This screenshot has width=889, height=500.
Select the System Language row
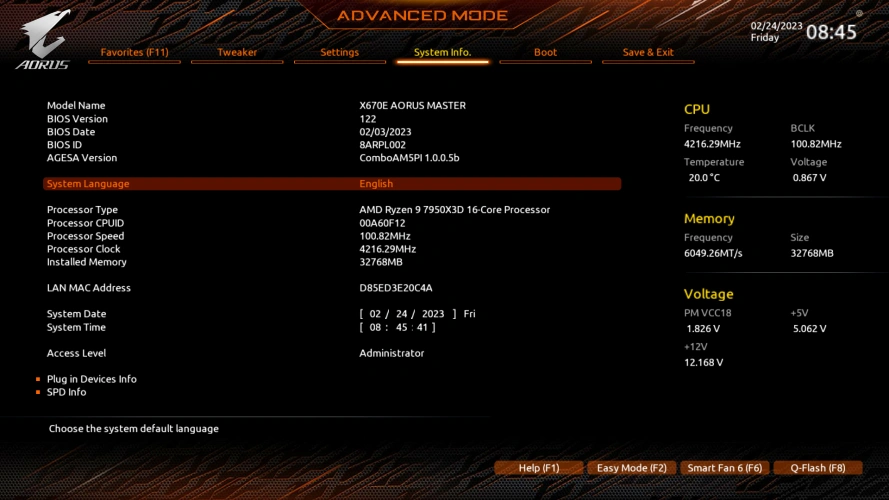(x=332, y=184)
